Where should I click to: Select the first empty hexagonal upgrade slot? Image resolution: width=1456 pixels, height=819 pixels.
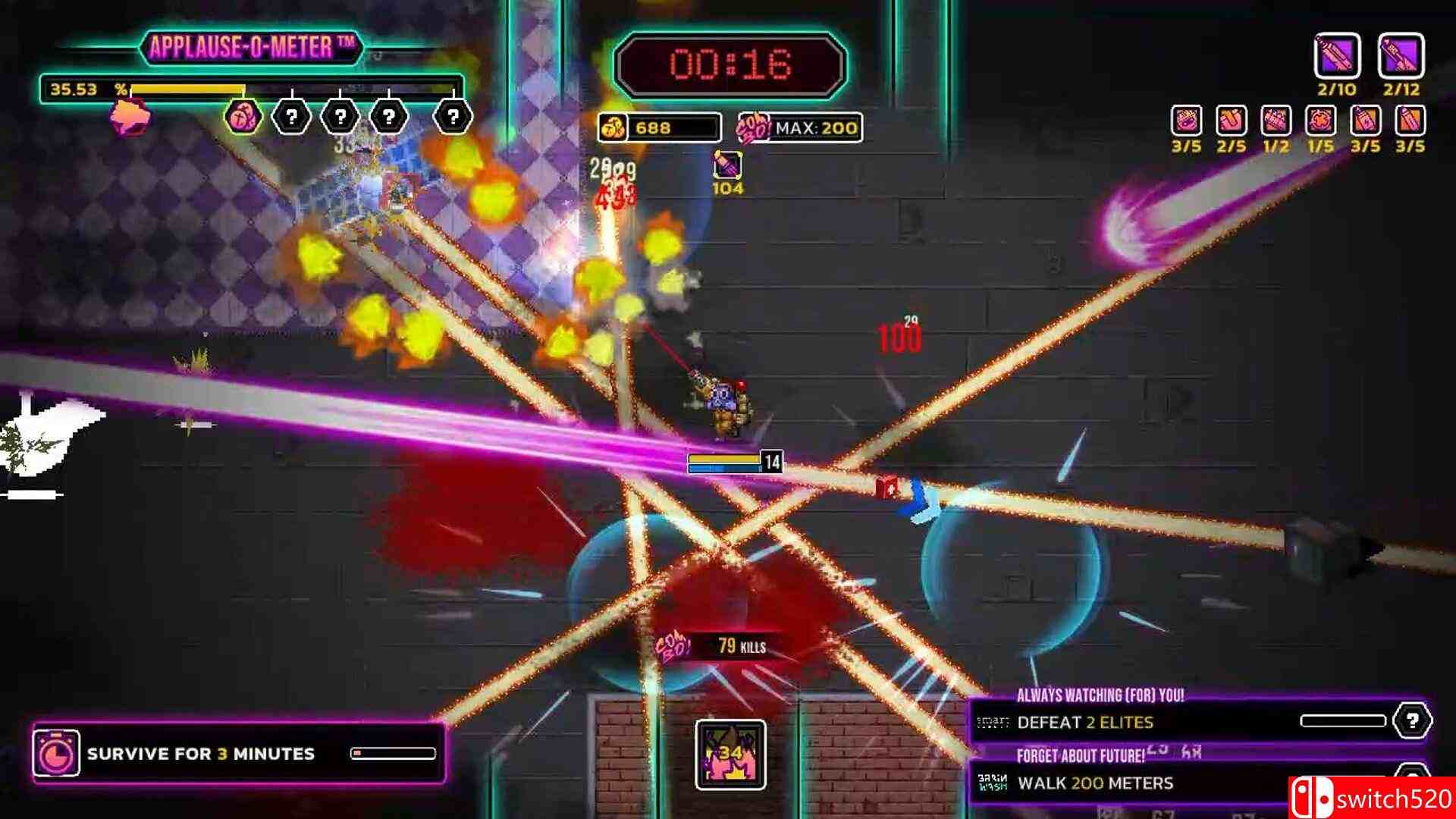pyautogui.click(x=293, y=115)
